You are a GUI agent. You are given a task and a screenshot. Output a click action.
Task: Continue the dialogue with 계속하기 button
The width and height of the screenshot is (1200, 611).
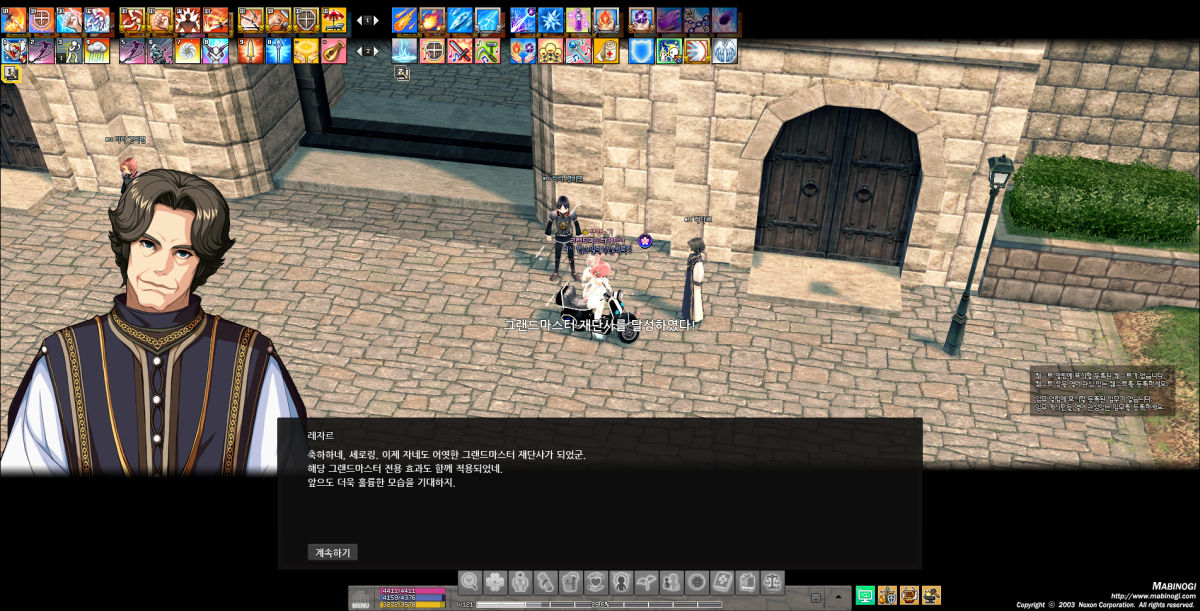332,552
